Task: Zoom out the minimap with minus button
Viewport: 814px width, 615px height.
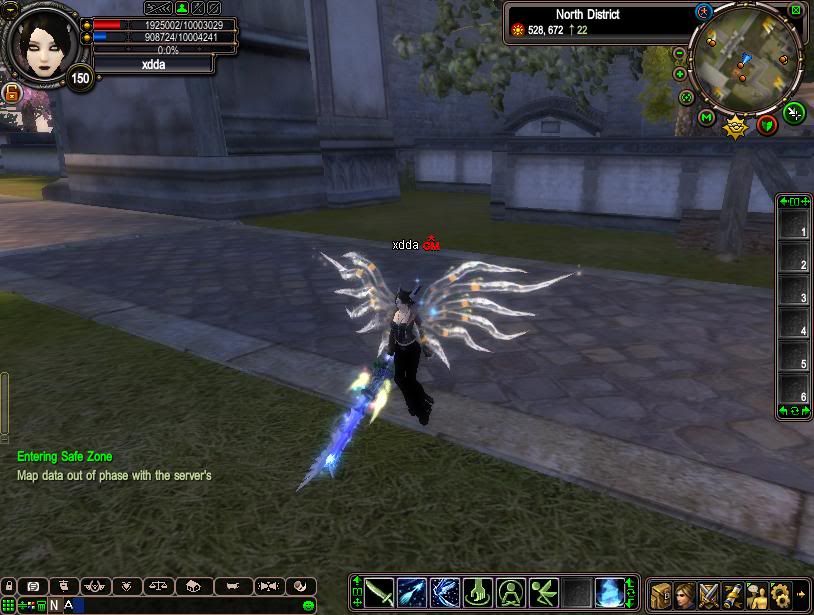Action: coord(680,53)
